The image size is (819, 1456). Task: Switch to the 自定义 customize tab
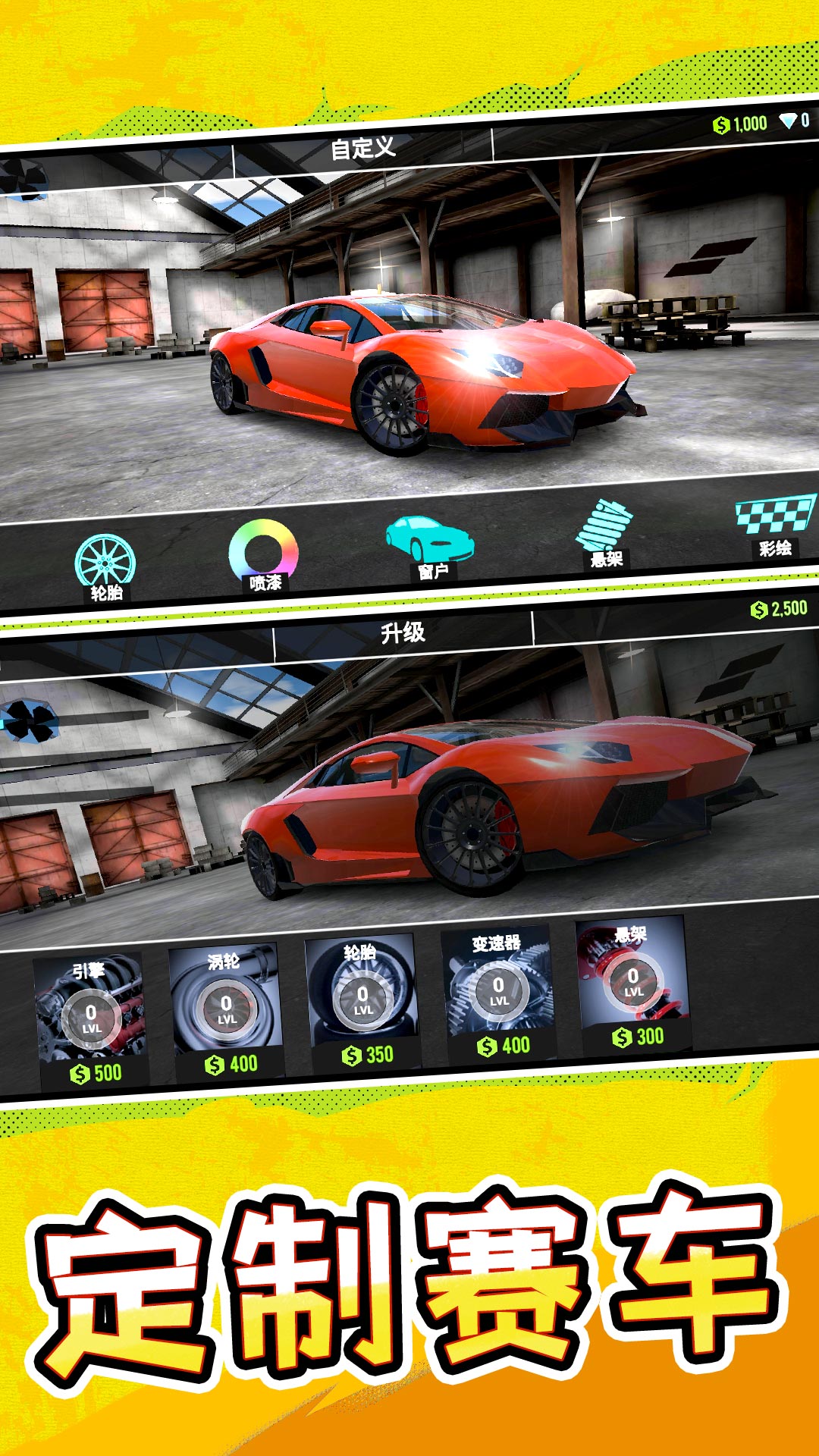(x=362, y=148)
